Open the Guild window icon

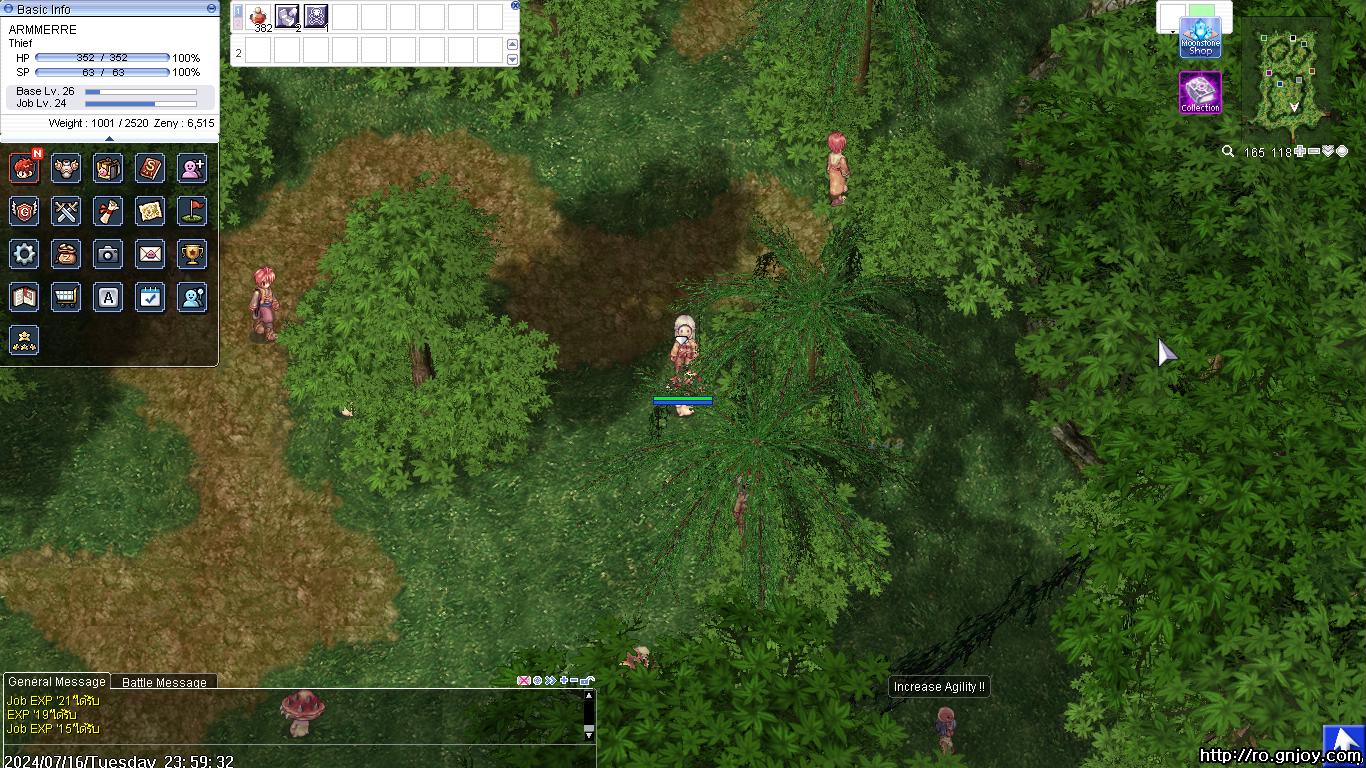(24, 211)
